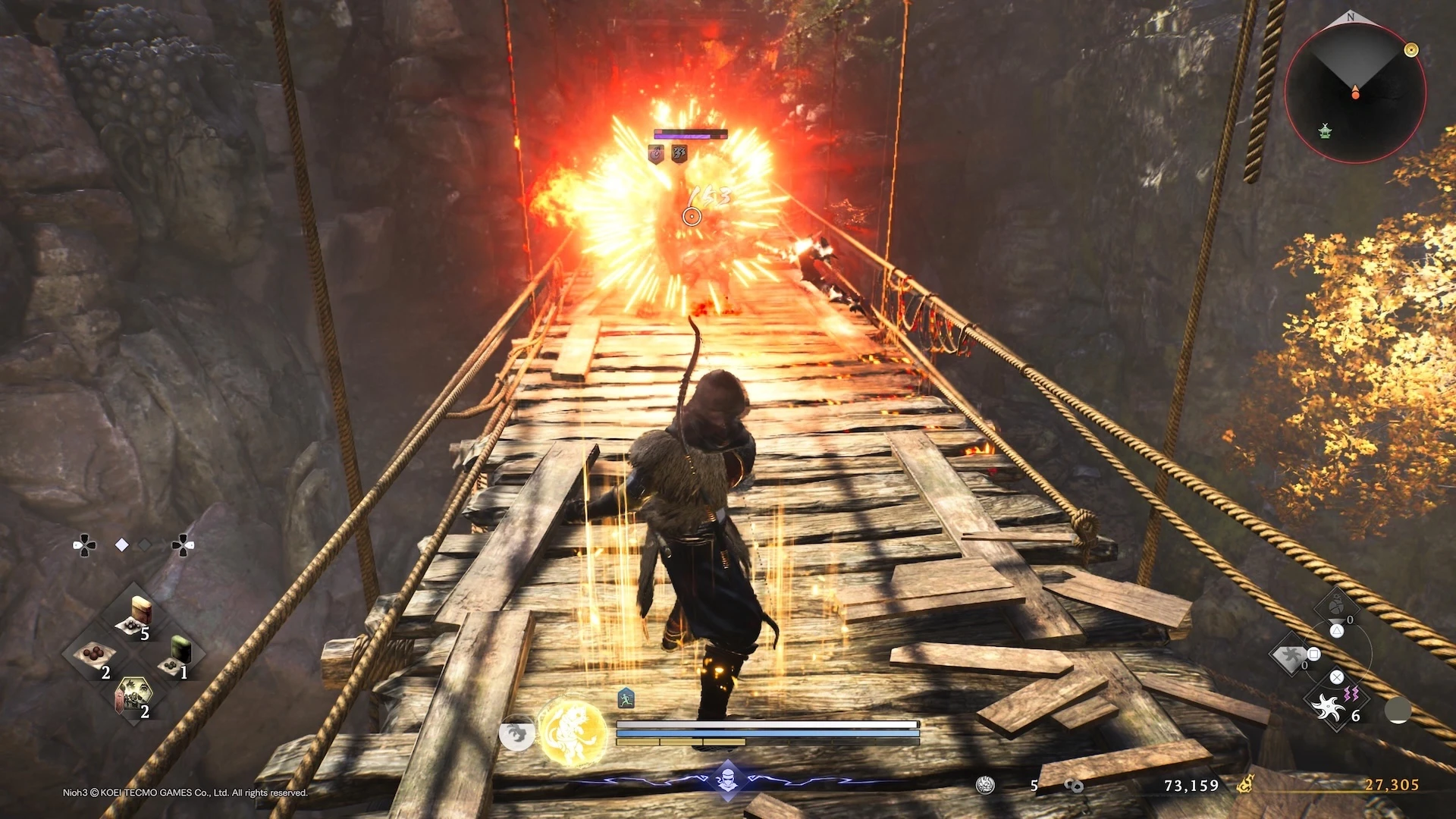This screenshot has width=1456, height=819.
Task: Open the circular minimap
Action: coord(1355,93)
